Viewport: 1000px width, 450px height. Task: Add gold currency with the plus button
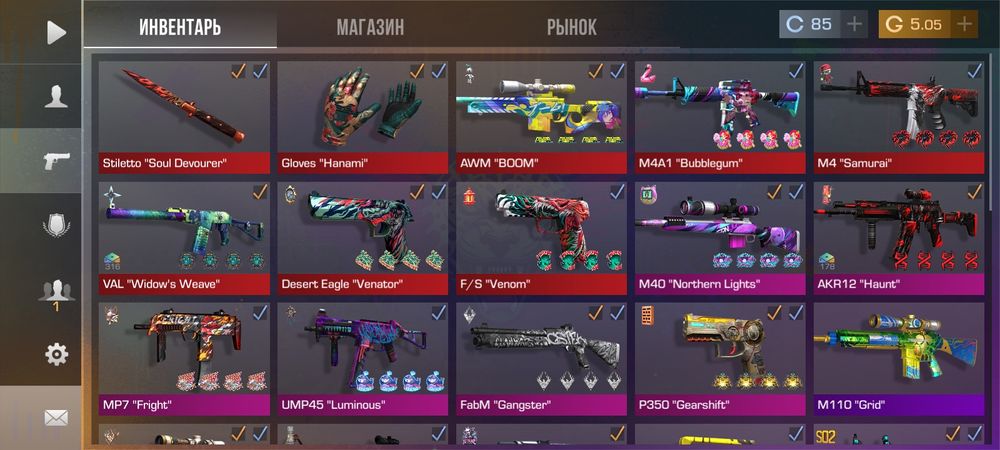click(965, 25)
